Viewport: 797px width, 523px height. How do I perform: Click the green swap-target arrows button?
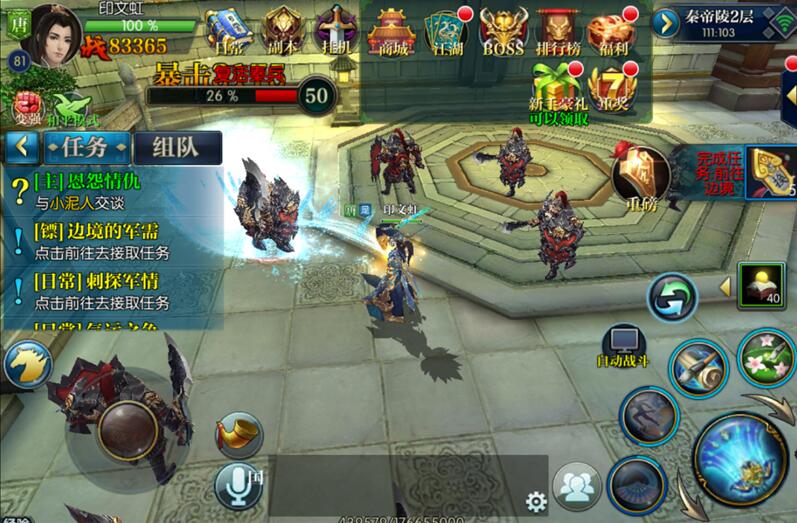(x=671, y=298)
